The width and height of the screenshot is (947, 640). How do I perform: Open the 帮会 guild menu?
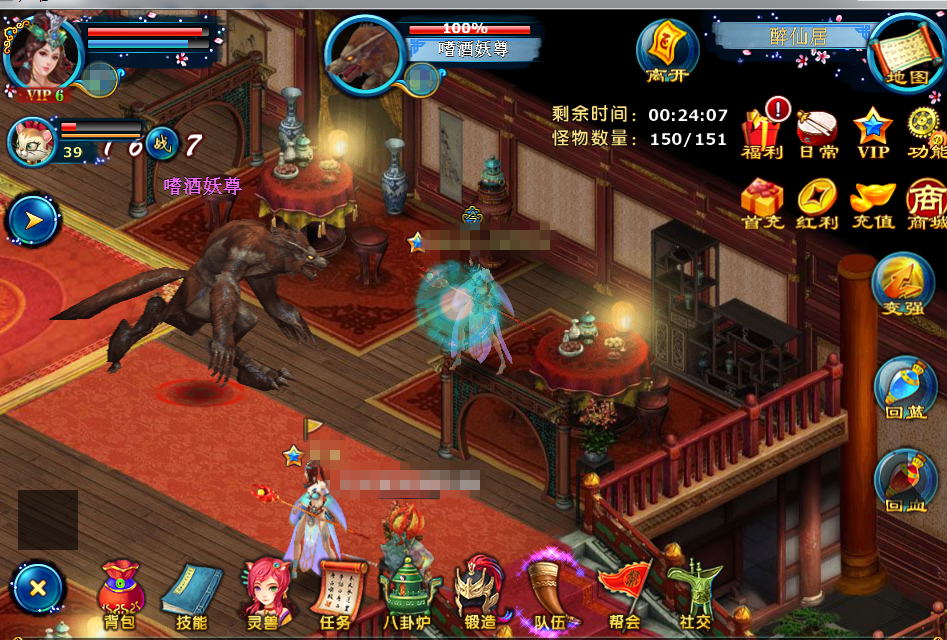(x=624, y=596)
